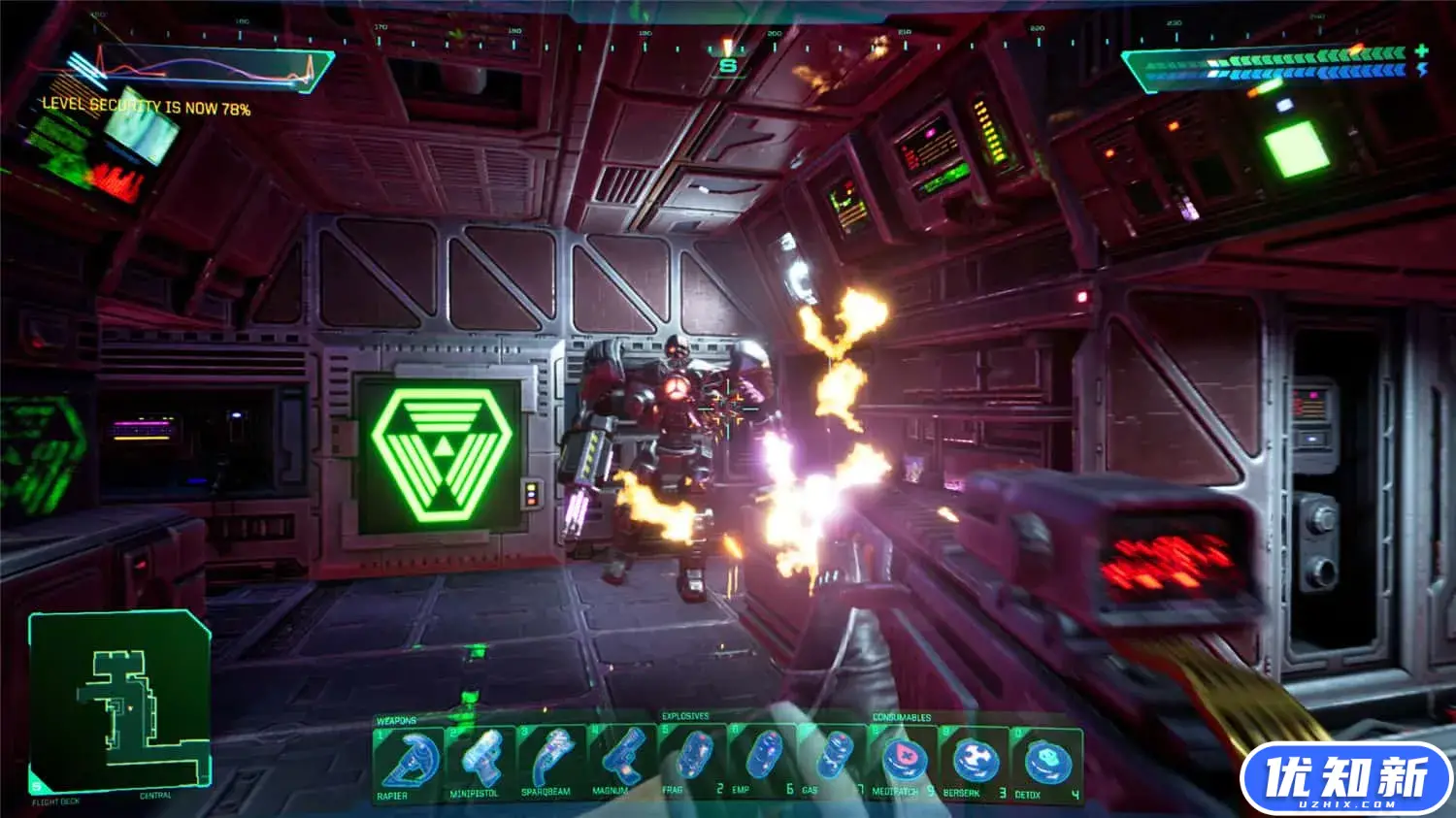Use the Detox patch slot

[1046, 763]
